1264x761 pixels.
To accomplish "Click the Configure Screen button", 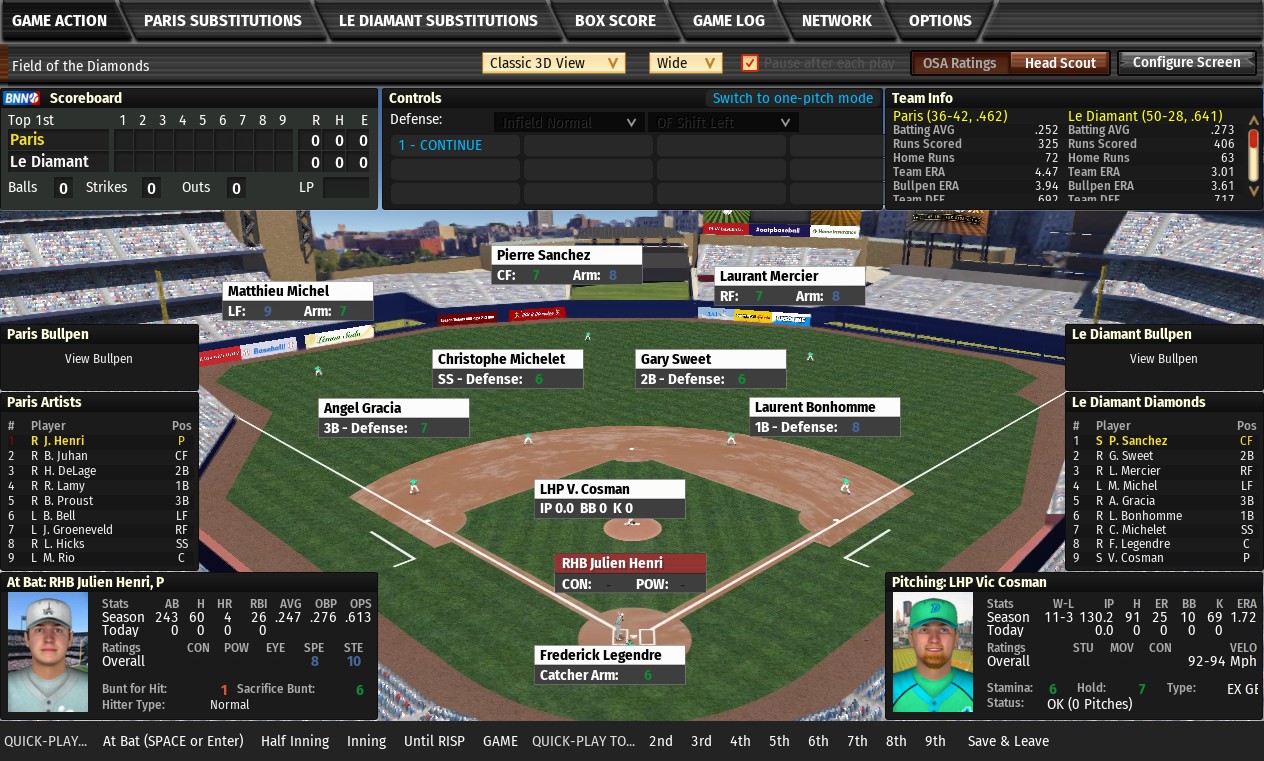I will tap(1186, 62).
